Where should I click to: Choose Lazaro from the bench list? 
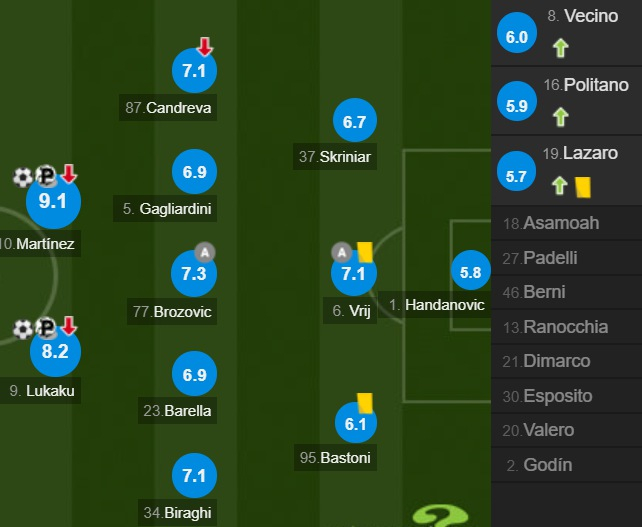[566, 171]
